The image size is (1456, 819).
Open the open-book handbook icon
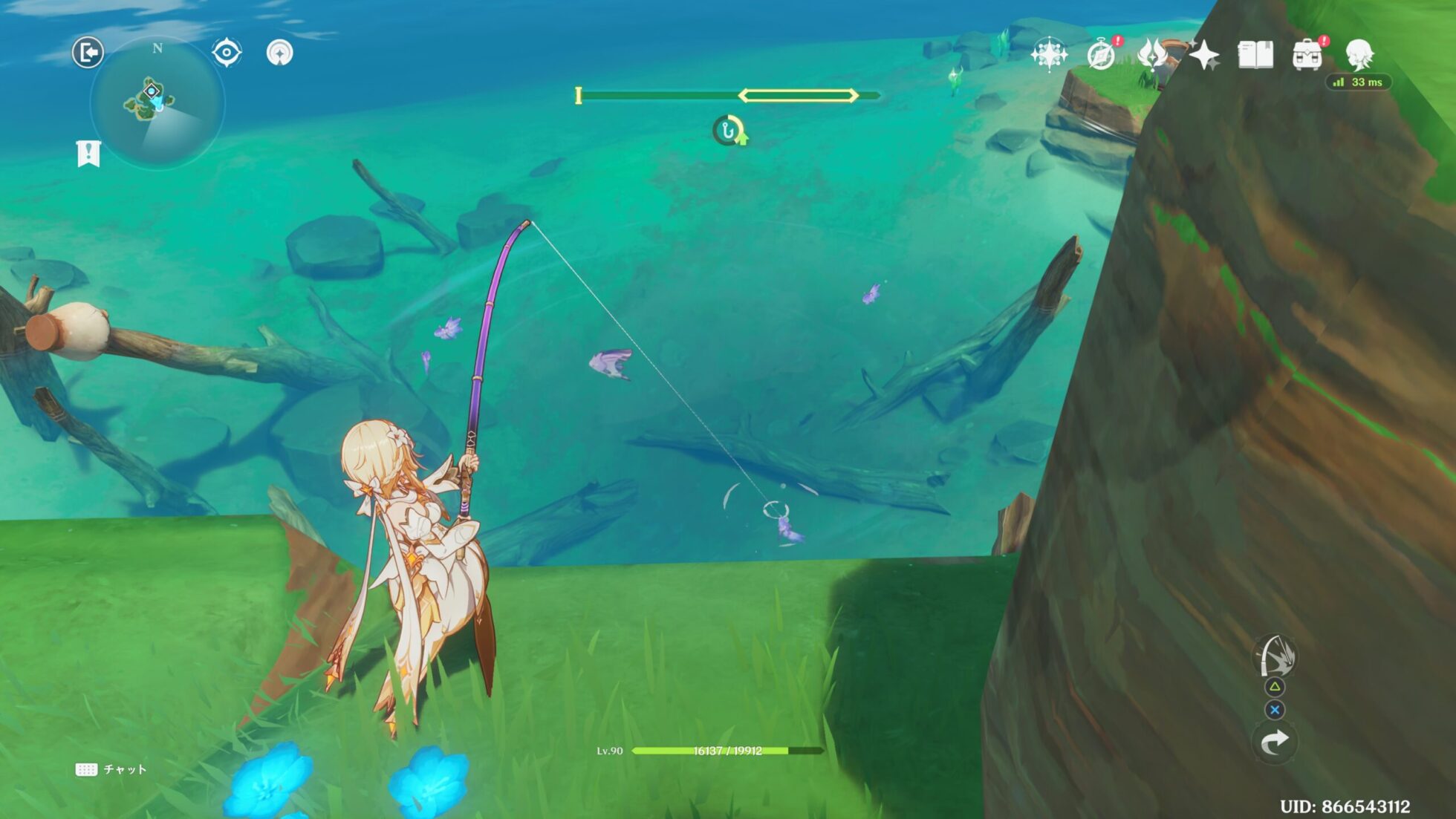(1255, 55)
